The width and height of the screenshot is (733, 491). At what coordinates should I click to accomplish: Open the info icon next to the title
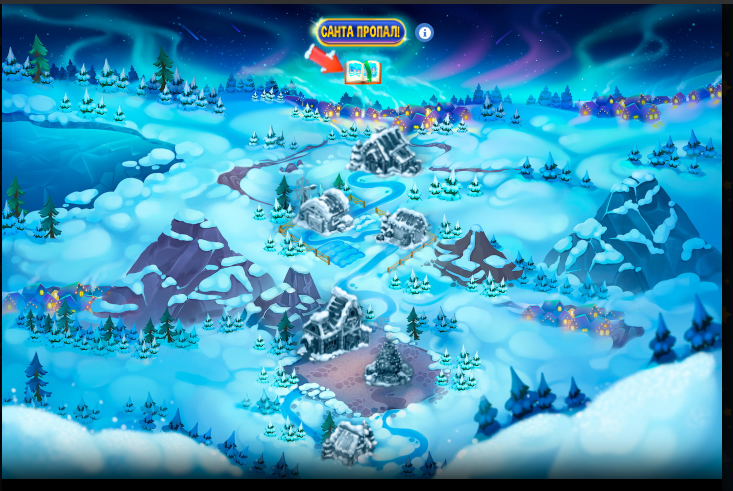point(425,33)
